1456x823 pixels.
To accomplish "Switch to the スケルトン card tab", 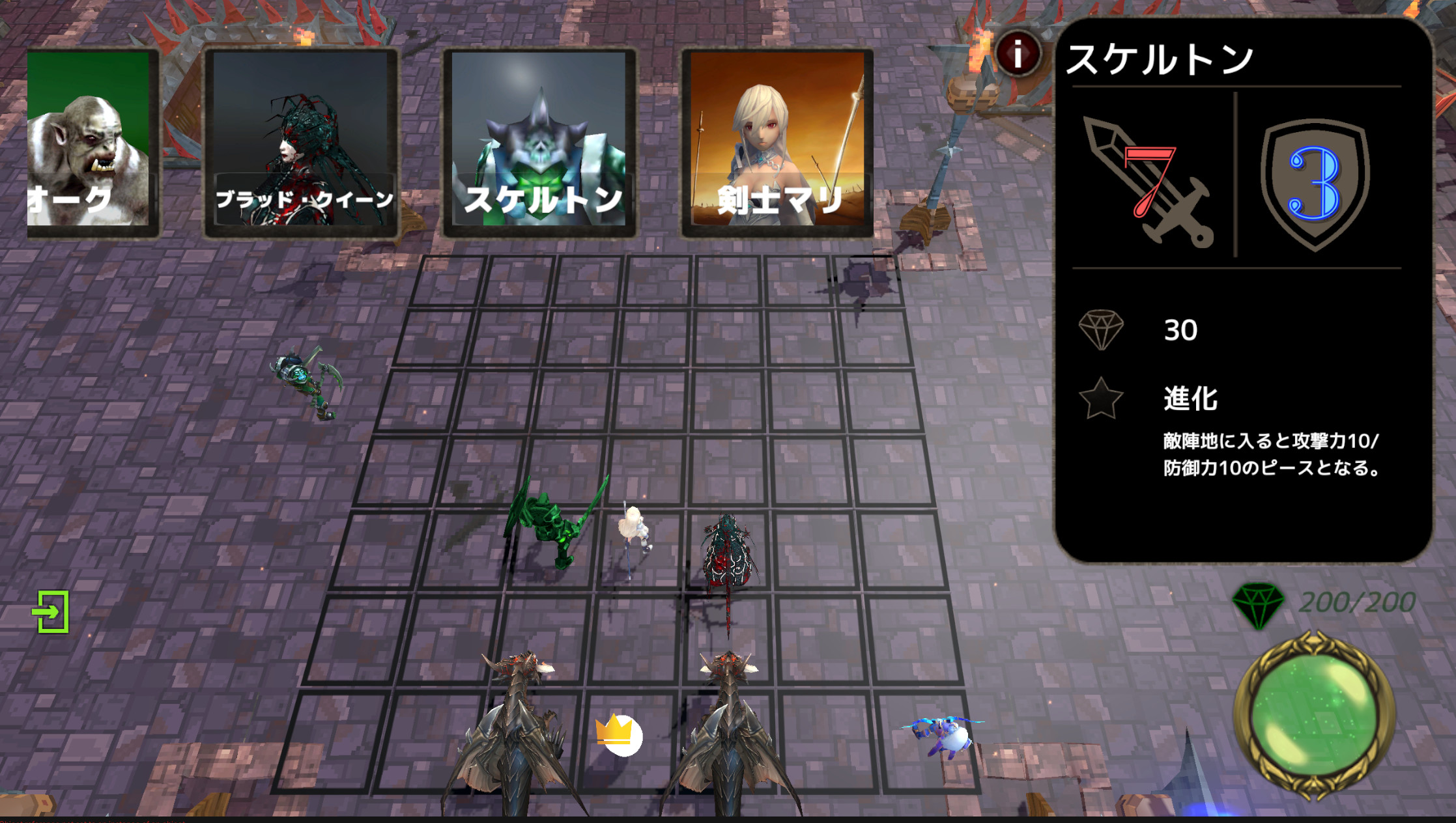I will (541, 140).
